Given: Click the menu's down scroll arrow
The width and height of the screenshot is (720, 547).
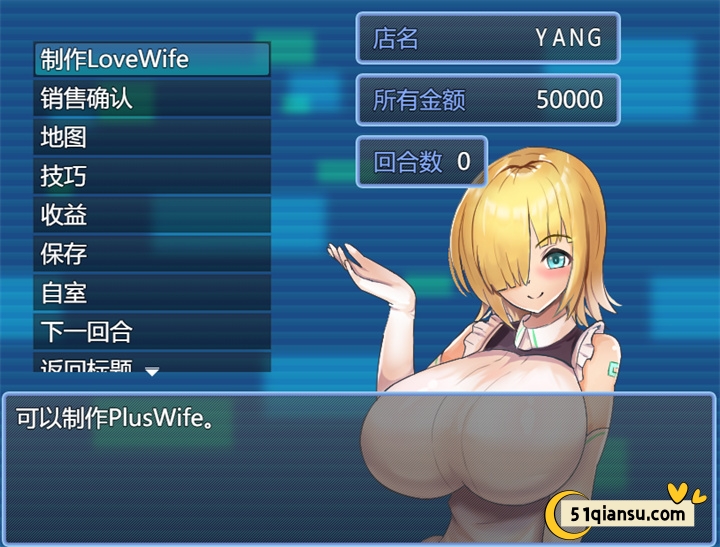Looking at the screenshot, I should click(152, 371).
